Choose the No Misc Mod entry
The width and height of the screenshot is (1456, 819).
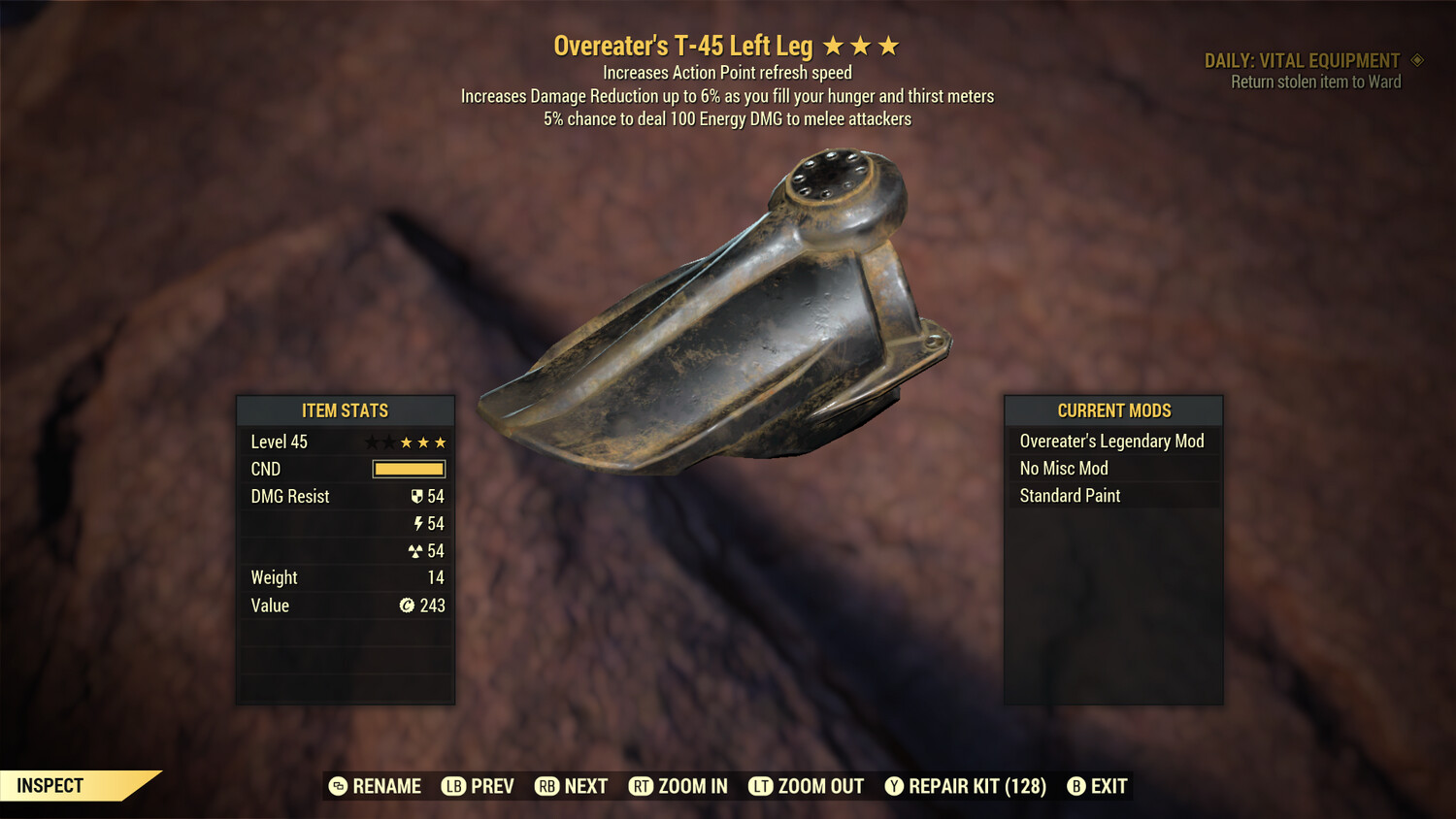click(1112, 469)
